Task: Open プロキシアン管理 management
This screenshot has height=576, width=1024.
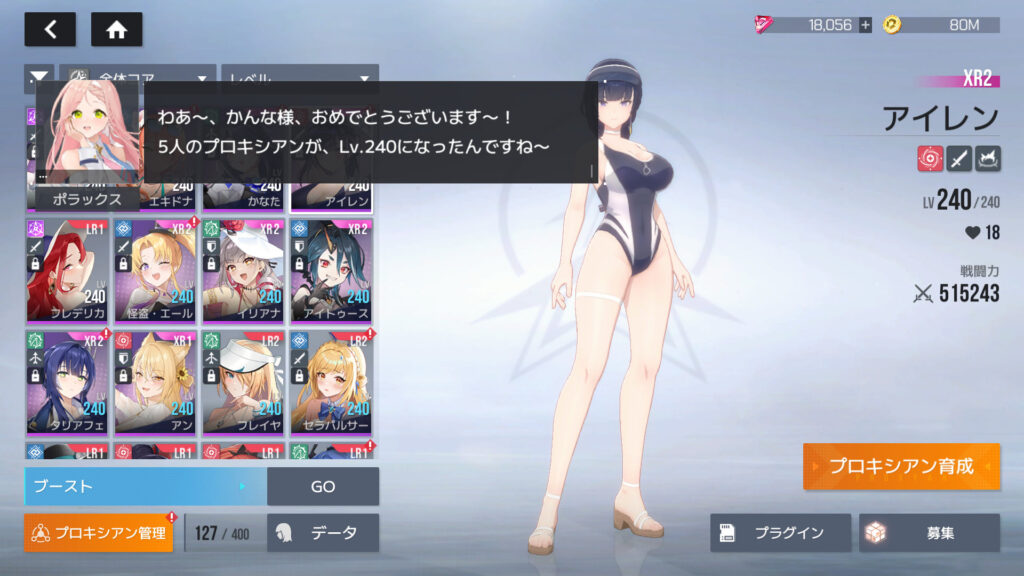Action: click(x=99, y=533)
